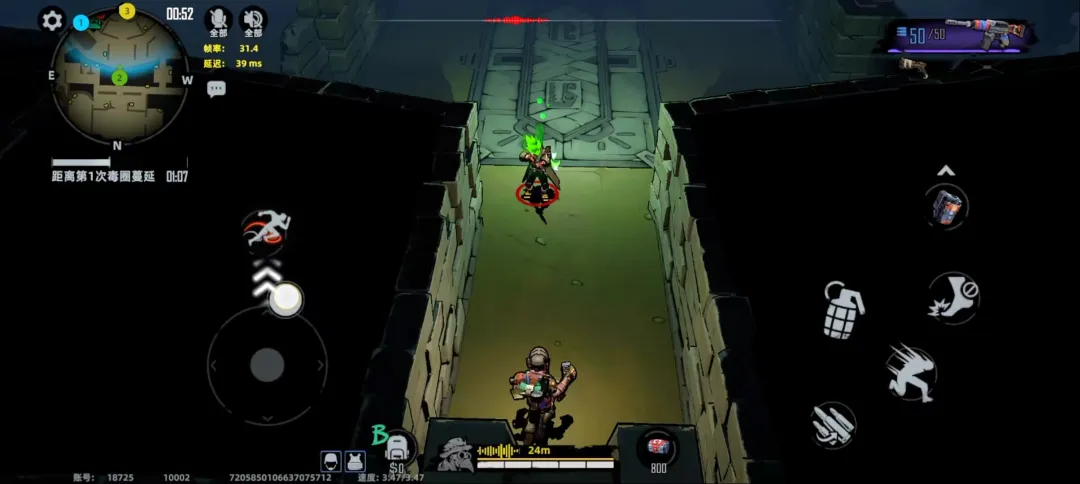Tap the virtual movement joystick
The image size is (1080, 484).
click(x=267, y=364)
